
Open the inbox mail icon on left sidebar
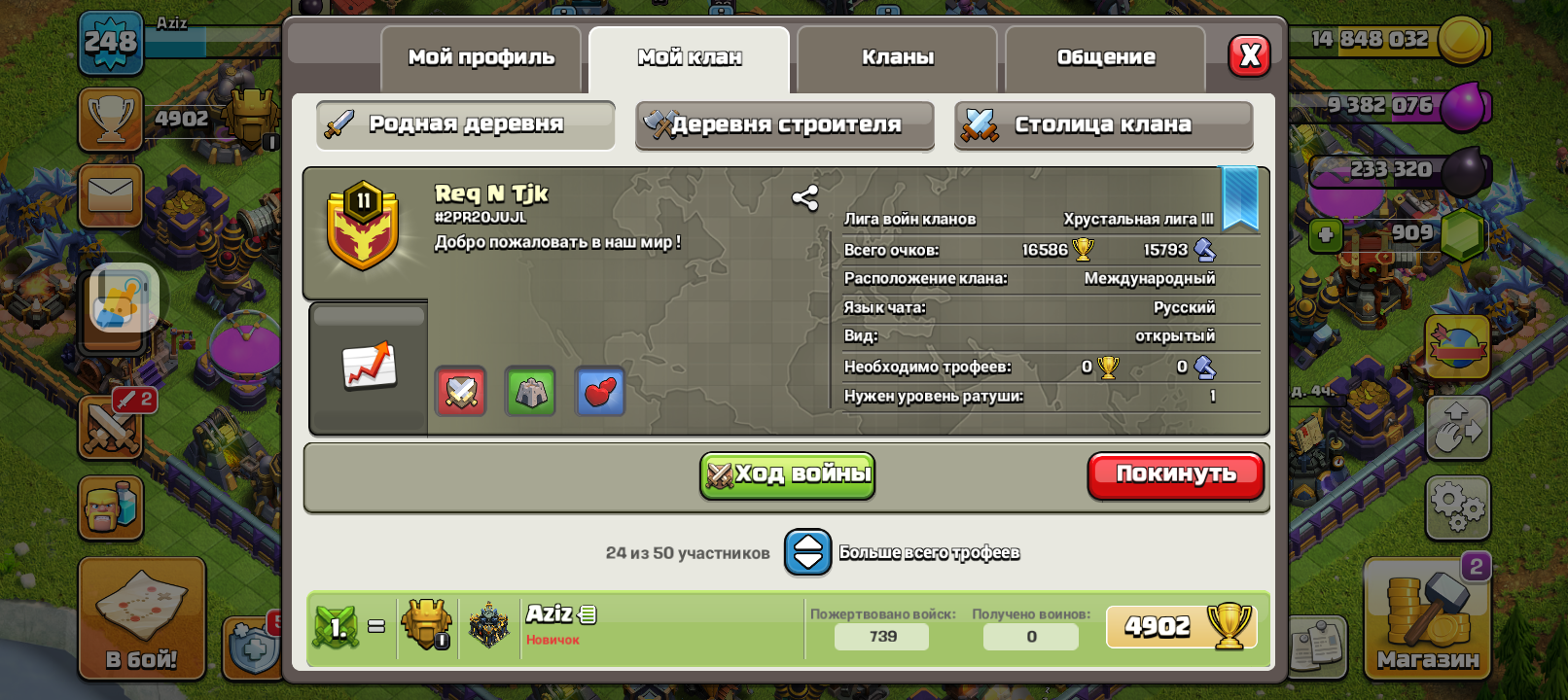tap(110, 195)
